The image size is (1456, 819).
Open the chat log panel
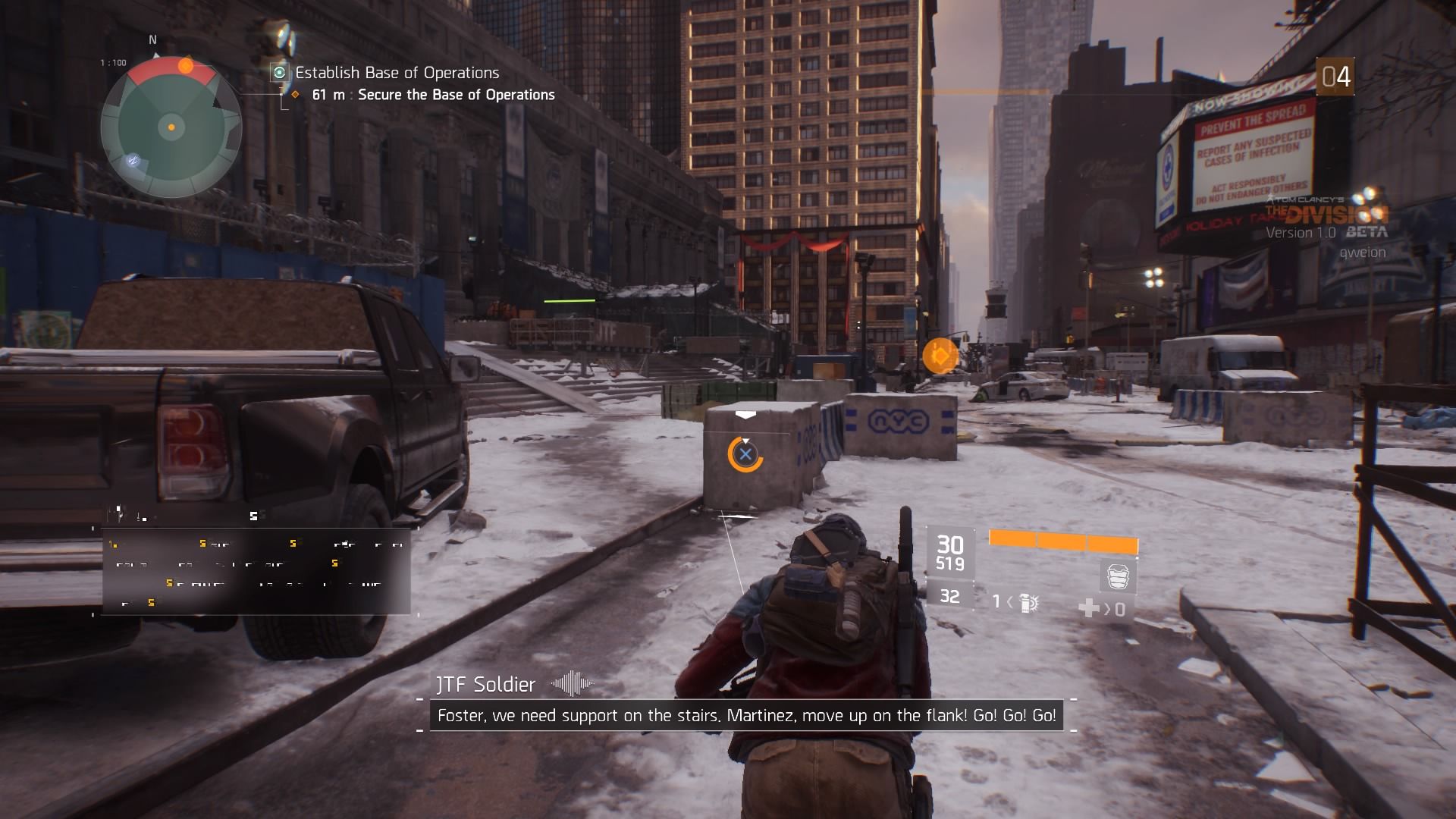click(256, 571)
